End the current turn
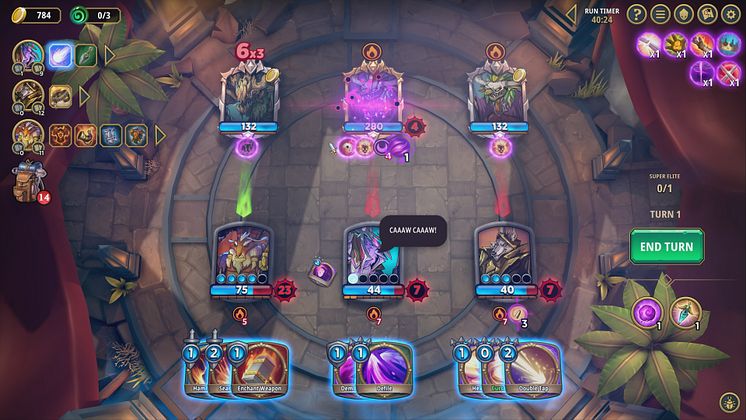746x420 pixels. [666, 246]
